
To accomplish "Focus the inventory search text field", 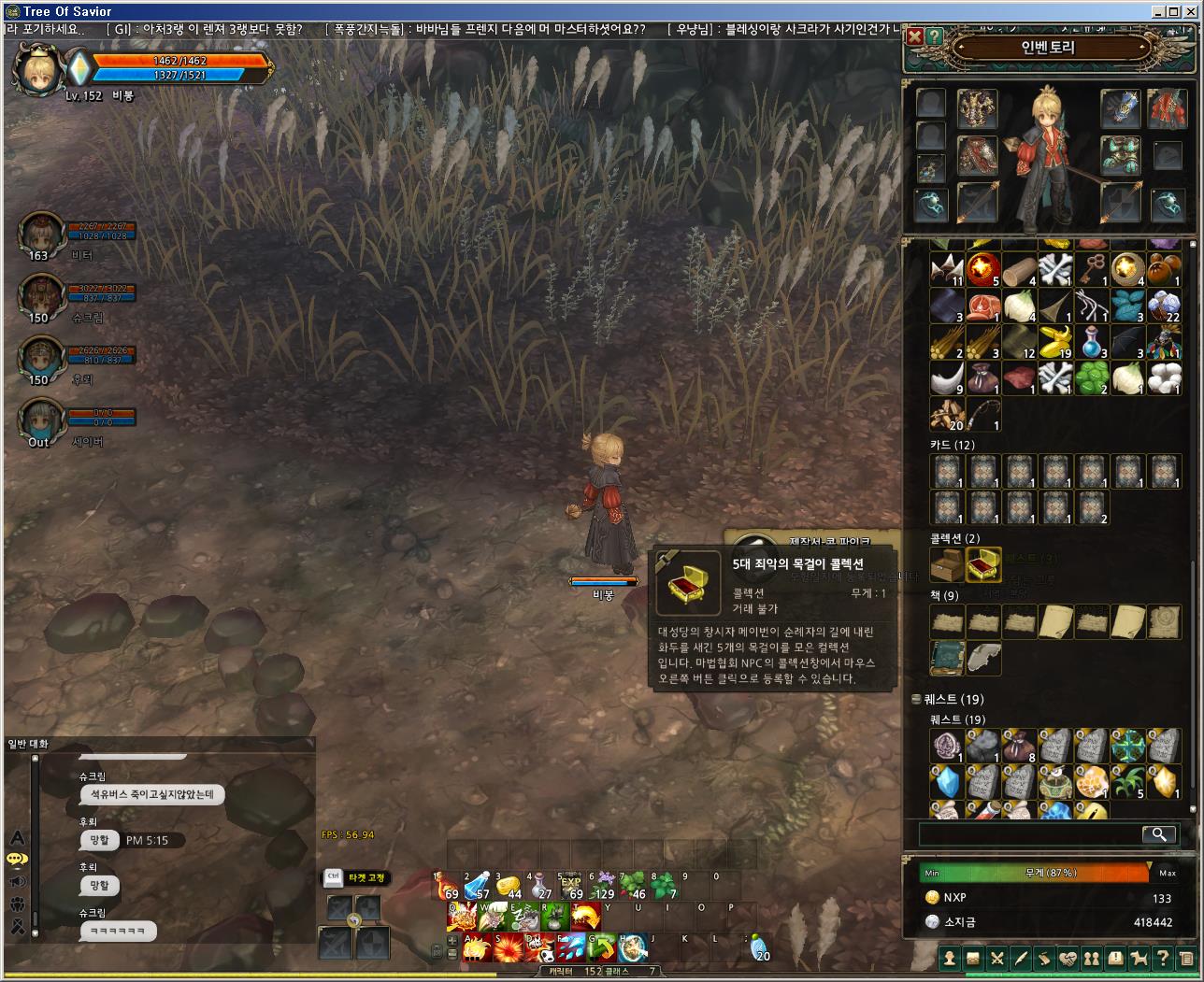I will click(1028, 834).
